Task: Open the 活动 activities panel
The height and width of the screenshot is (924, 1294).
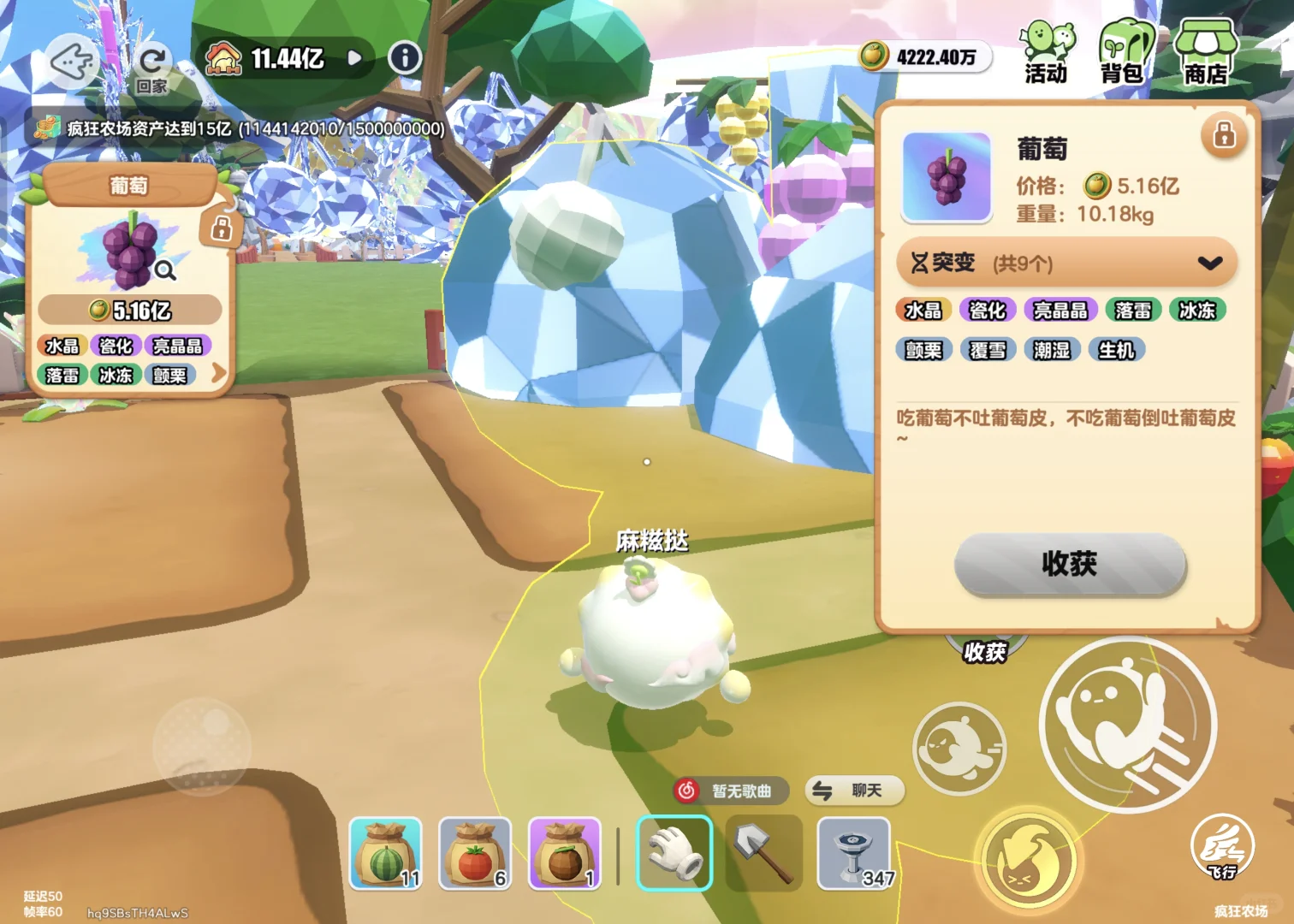Action: [x=1044, y=51]
